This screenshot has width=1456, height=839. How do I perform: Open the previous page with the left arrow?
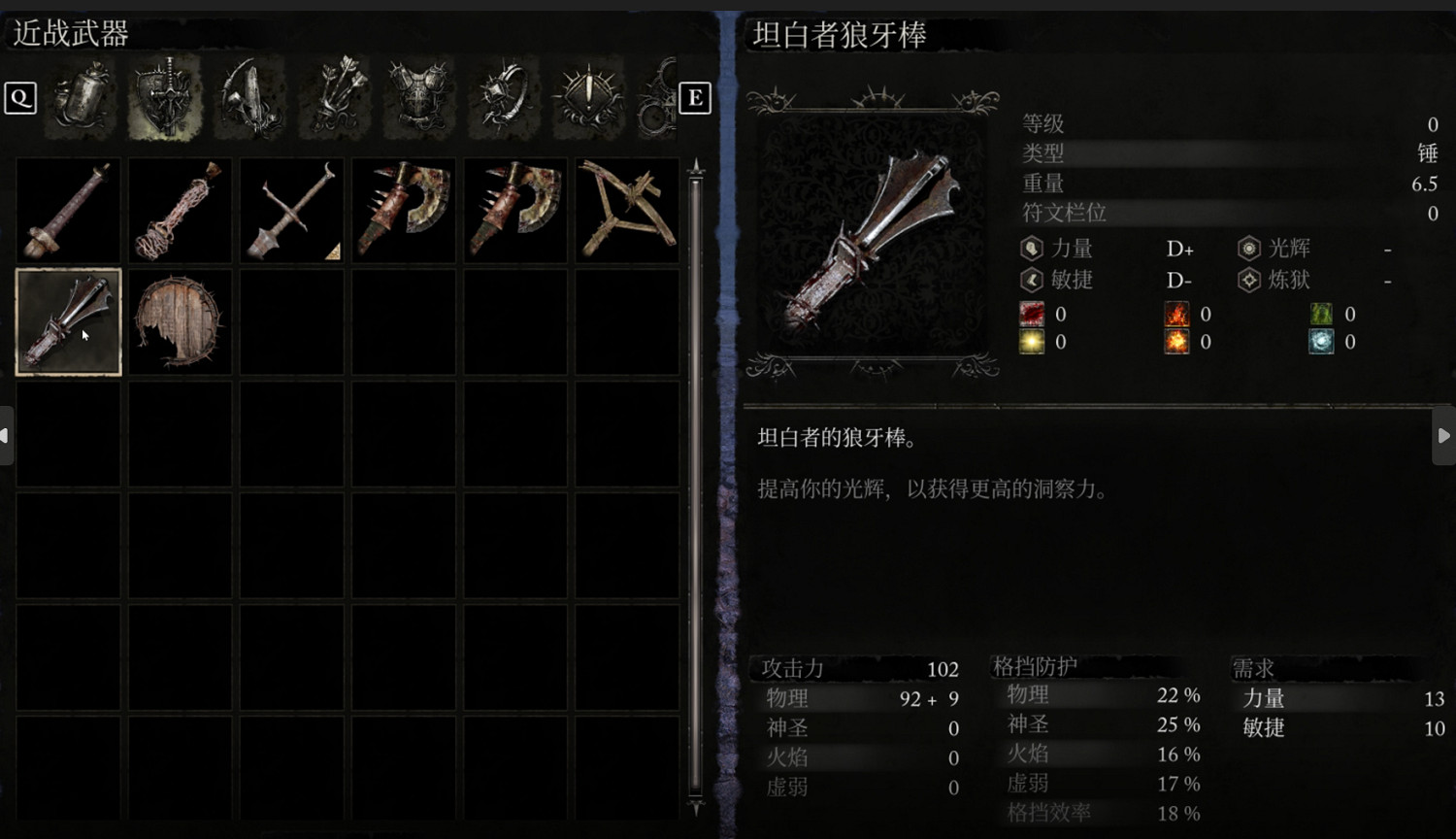(5, 436)
